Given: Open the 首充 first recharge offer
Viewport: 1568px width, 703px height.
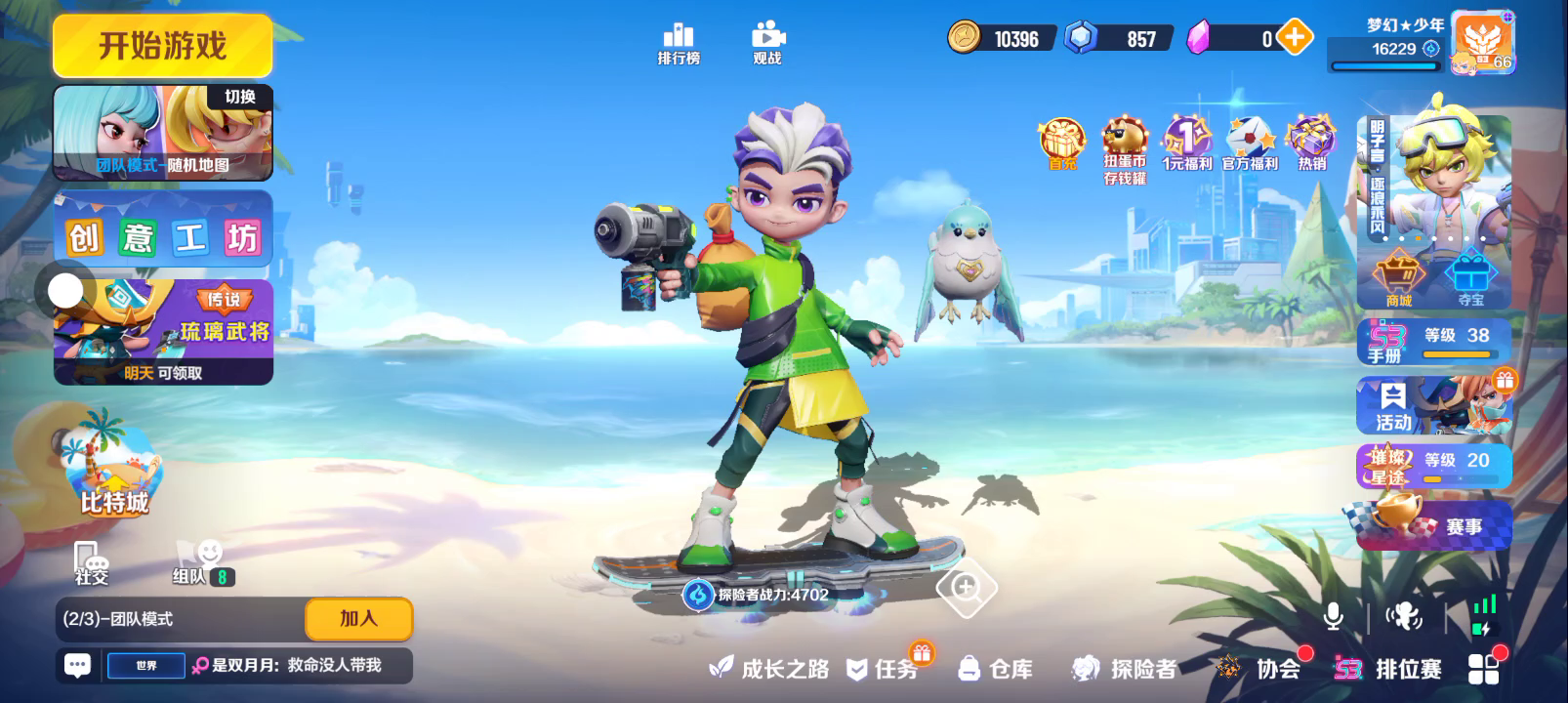Looking at the screenshot, I should click(x=1062, y=145).
